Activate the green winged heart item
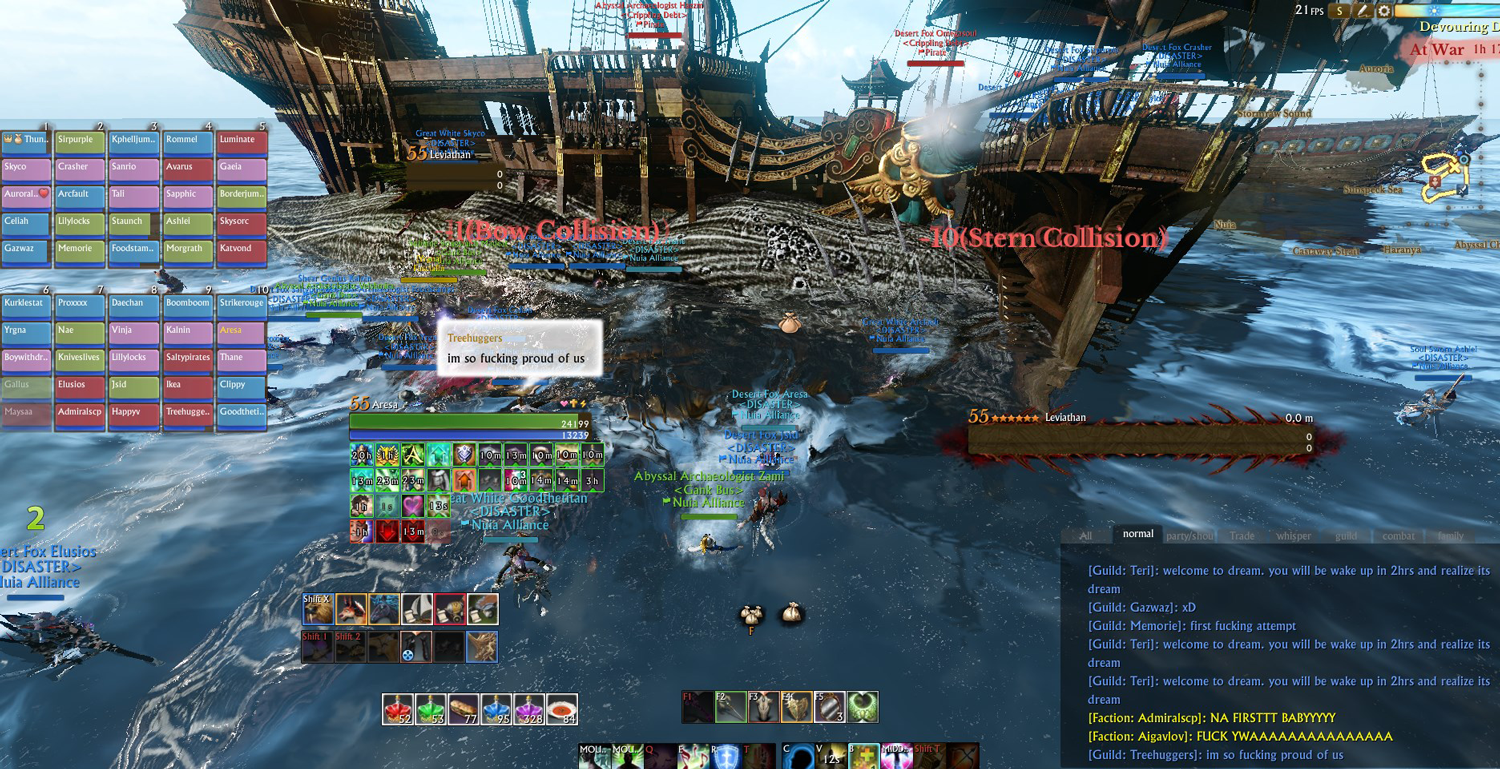This screenshot has height=769, width=1500. (x=862, y=707)
